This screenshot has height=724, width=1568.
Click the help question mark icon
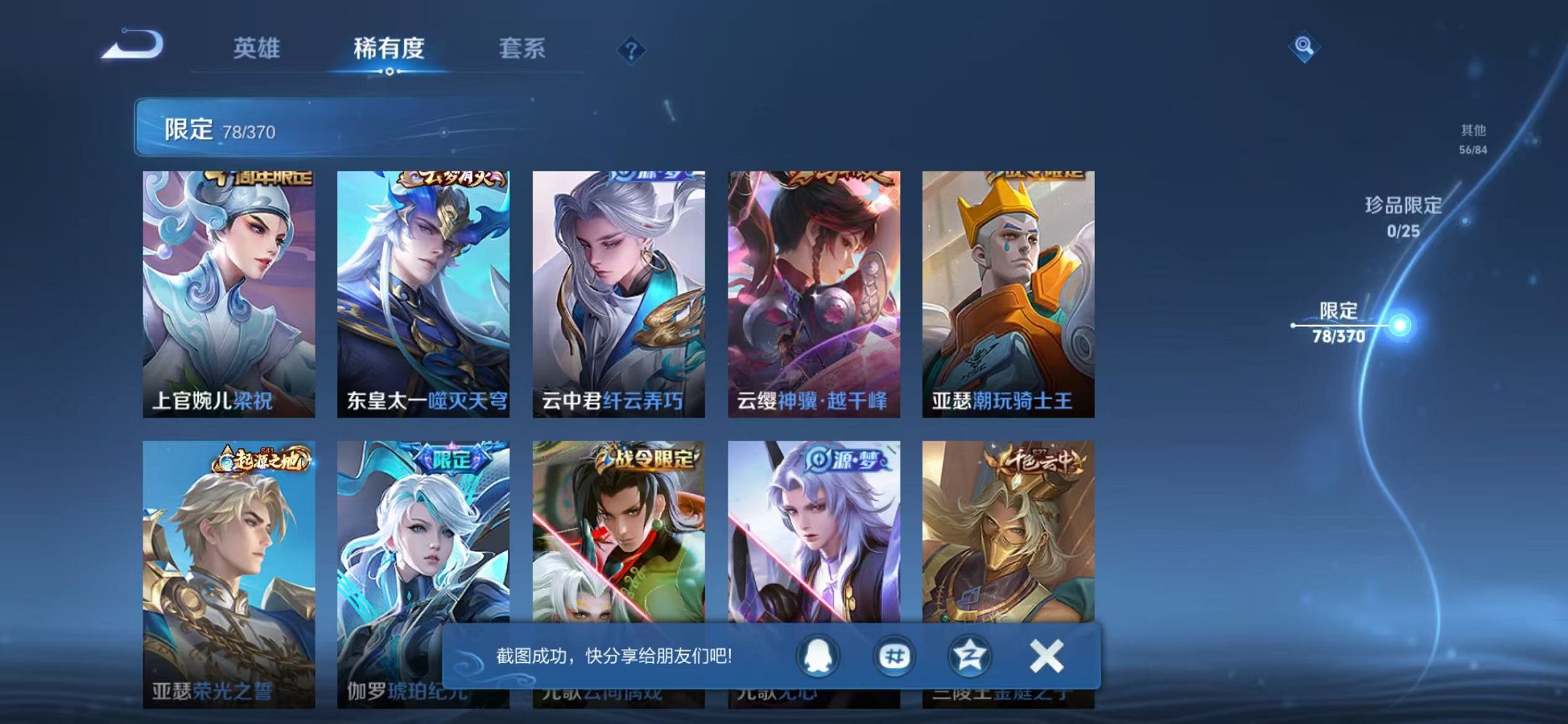[x=632, y=50]
